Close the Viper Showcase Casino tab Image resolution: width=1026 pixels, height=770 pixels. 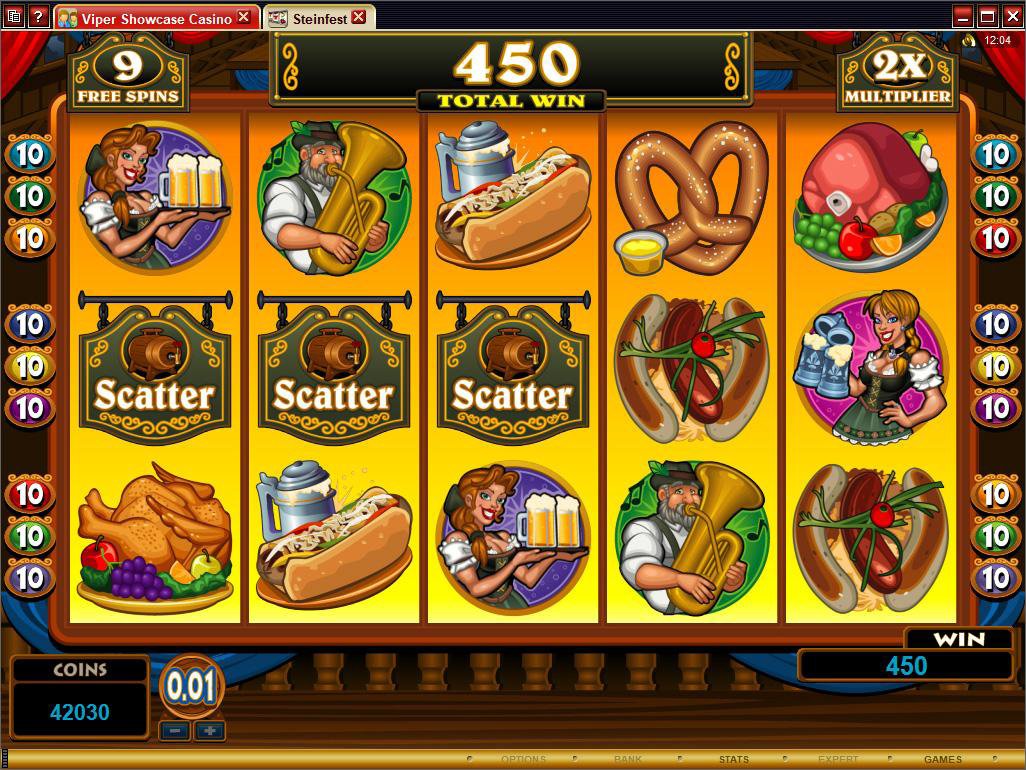tap(244, 18)
